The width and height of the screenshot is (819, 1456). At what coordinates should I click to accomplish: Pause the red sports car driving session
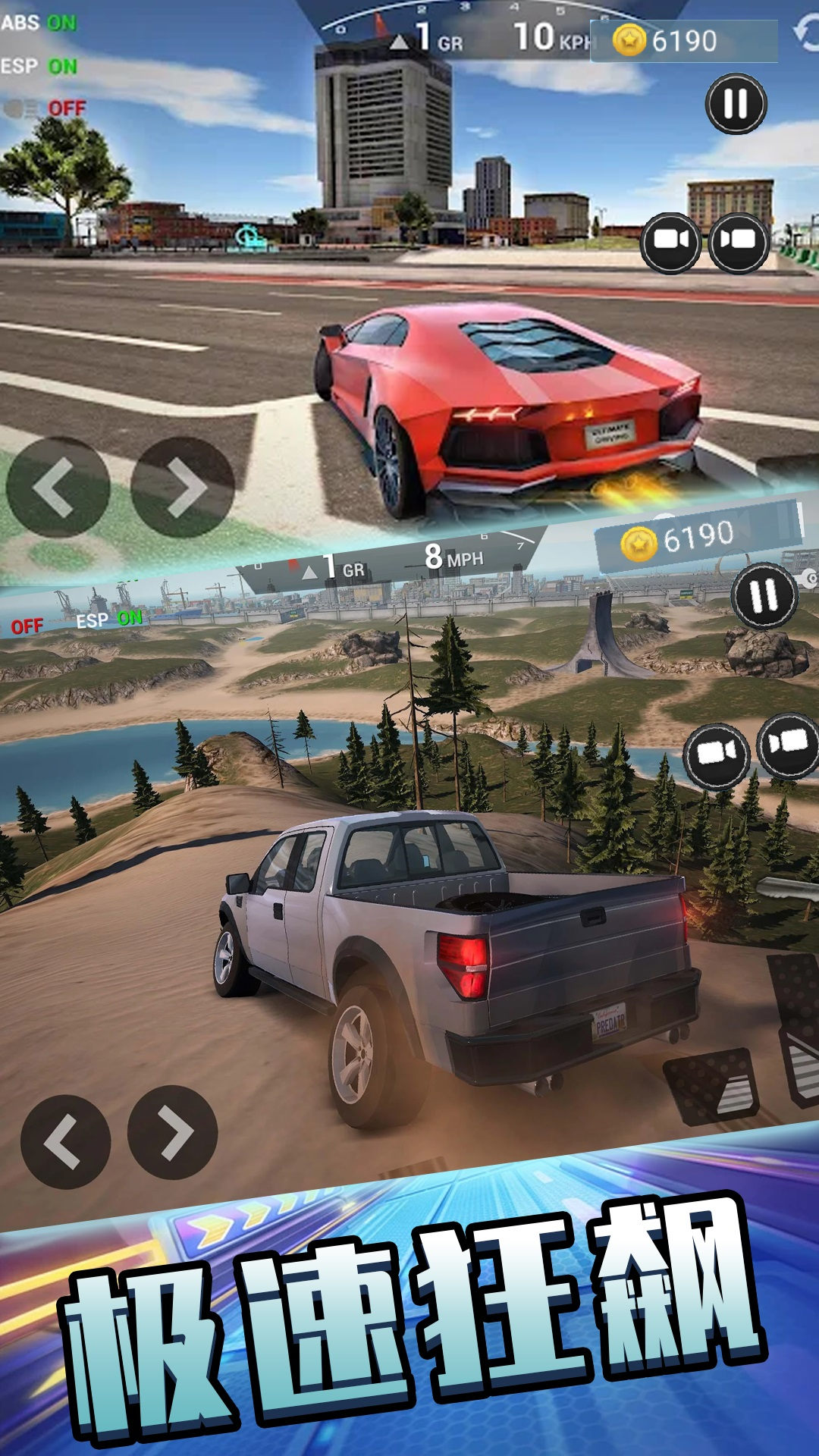click(736, 104)
